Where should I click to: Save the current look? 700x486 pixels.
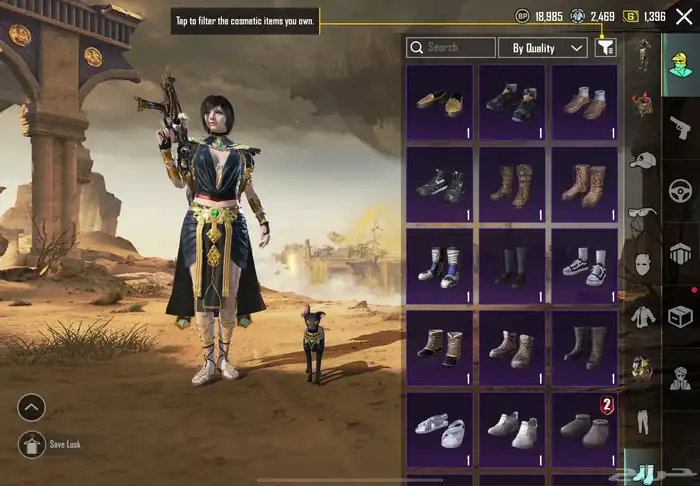[32, 445]
